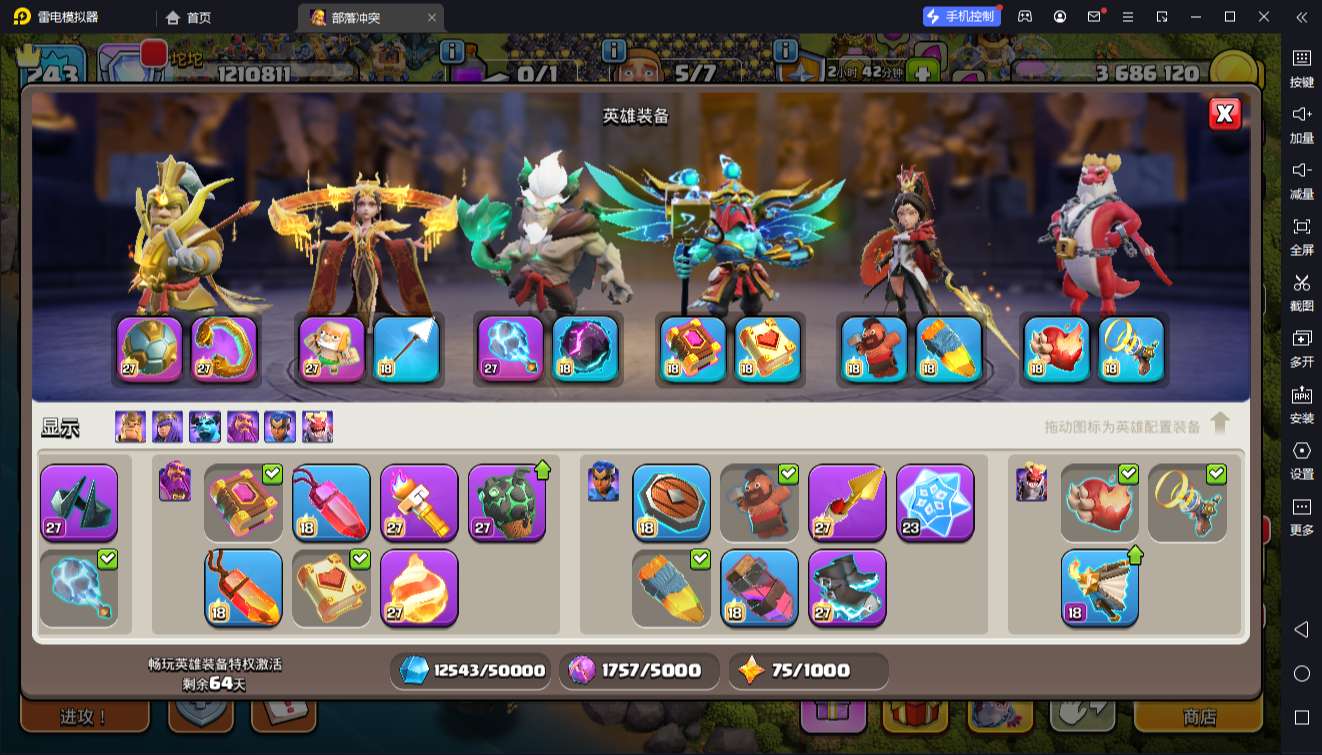
Task: Select the equipped frozen arrow equipment
Action: (x=407, y=349)
